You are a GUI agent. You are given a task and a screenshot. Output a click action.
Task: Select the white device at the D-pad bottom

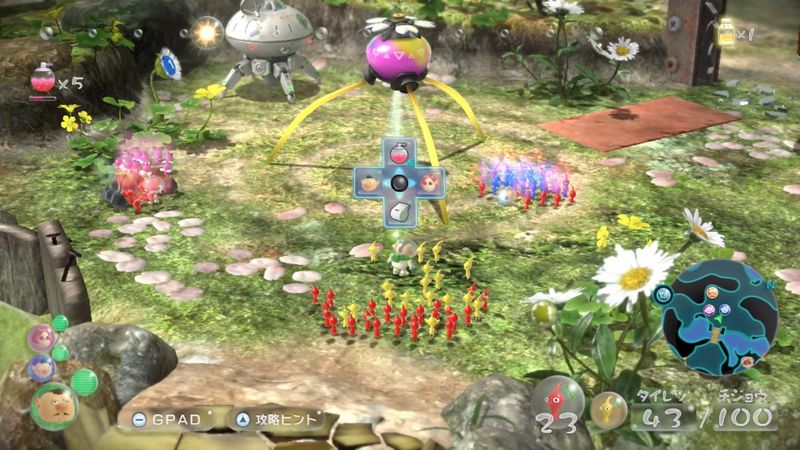(399, 211)
